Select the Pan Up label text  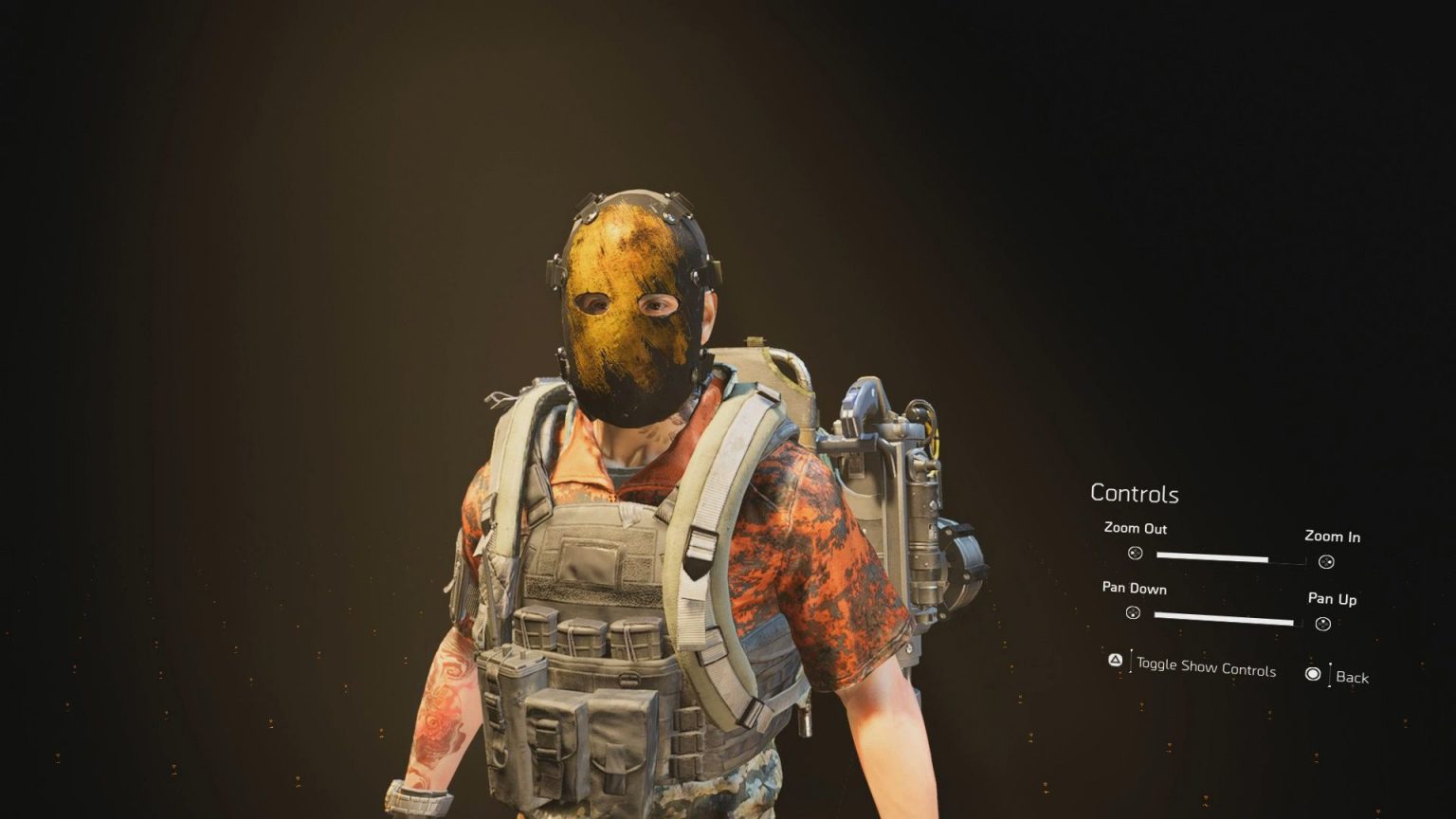tap(1332, 600)
